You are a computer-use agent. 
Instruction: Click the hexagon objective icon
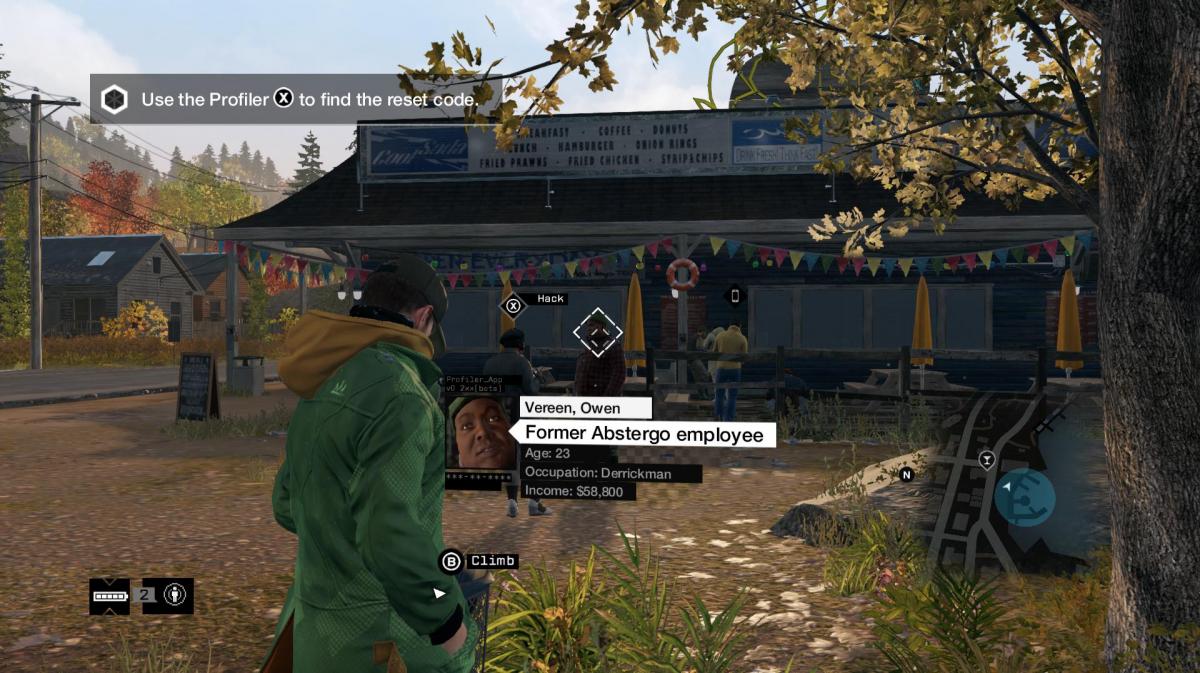tap(115, 99)
